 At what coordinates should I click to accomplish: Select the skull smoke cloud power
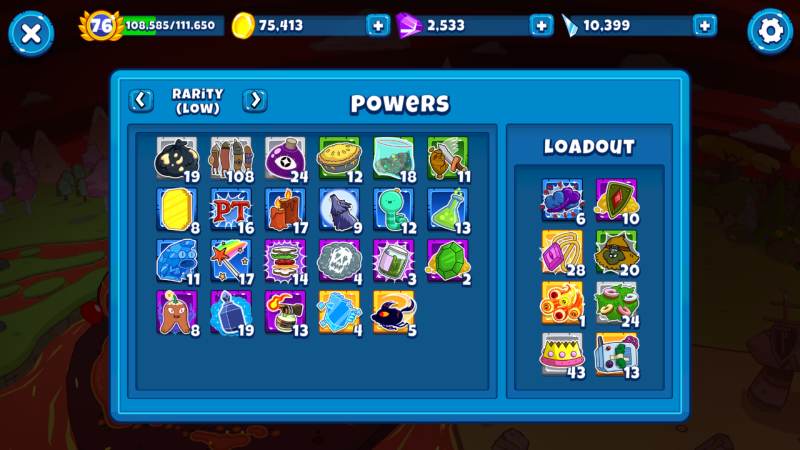(339, 262)
